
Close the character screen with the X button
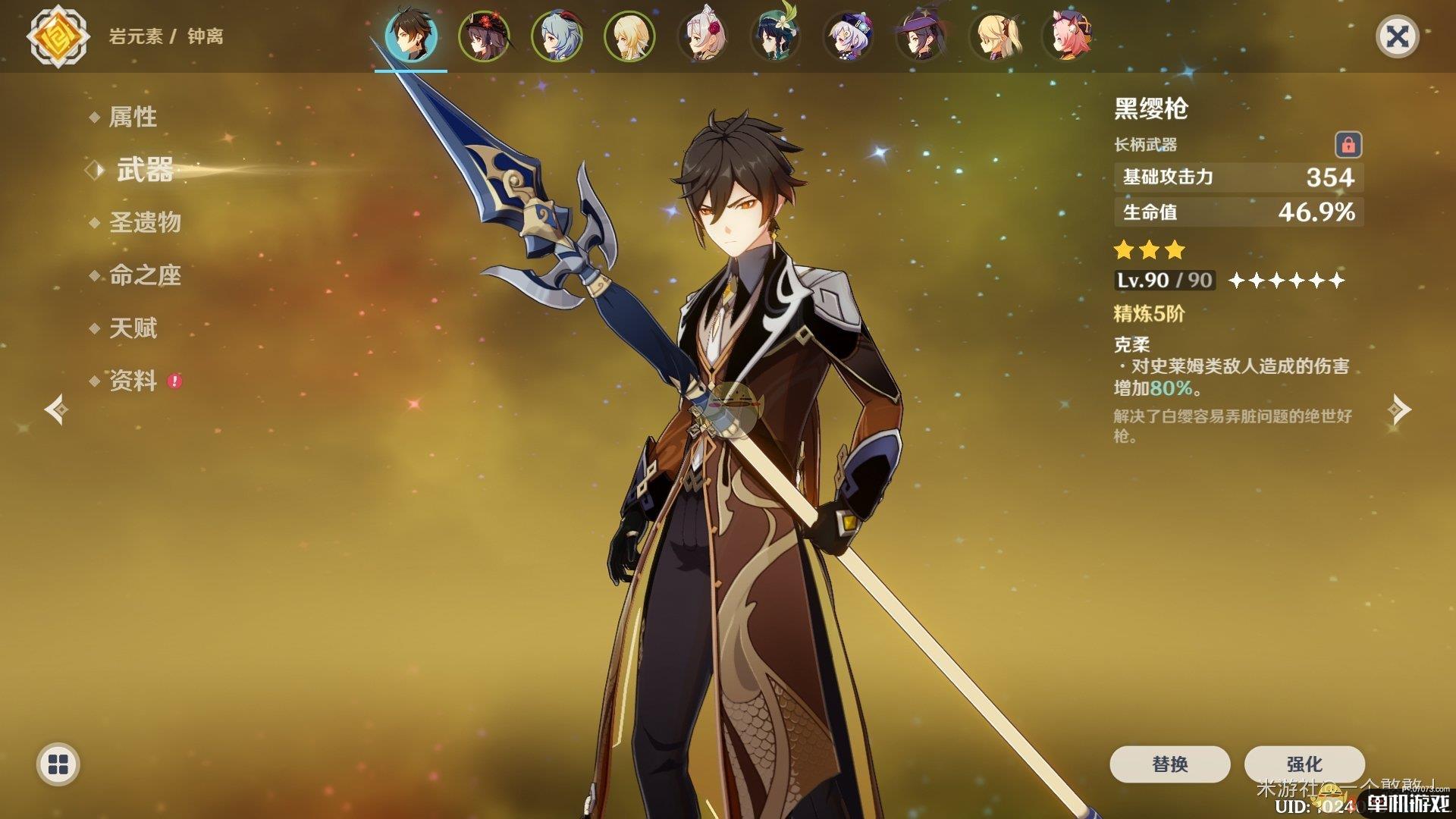(1397, 36)
